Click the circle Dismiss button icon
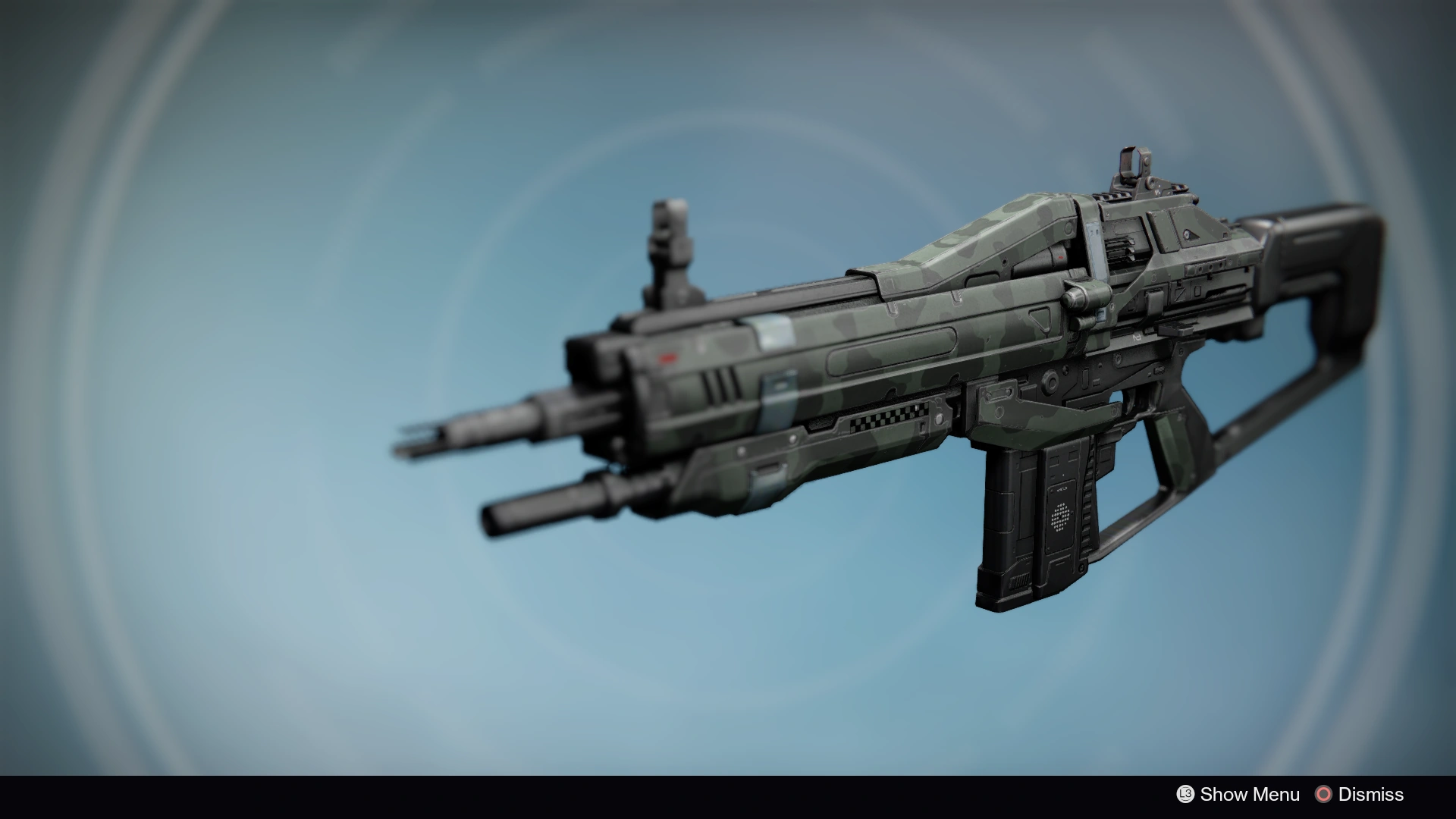The height and width of the screenshot is (819, 1456). tap(1323, 794)
